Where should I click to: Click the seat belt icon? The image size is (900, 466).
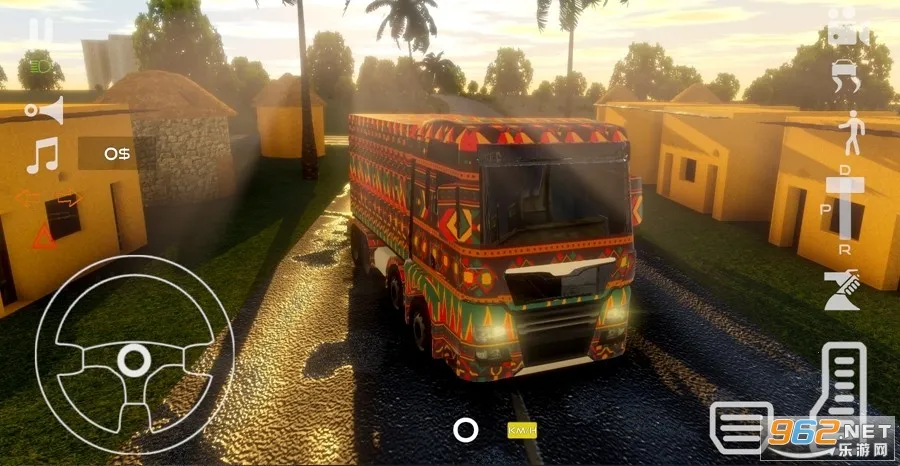(842, 291)
